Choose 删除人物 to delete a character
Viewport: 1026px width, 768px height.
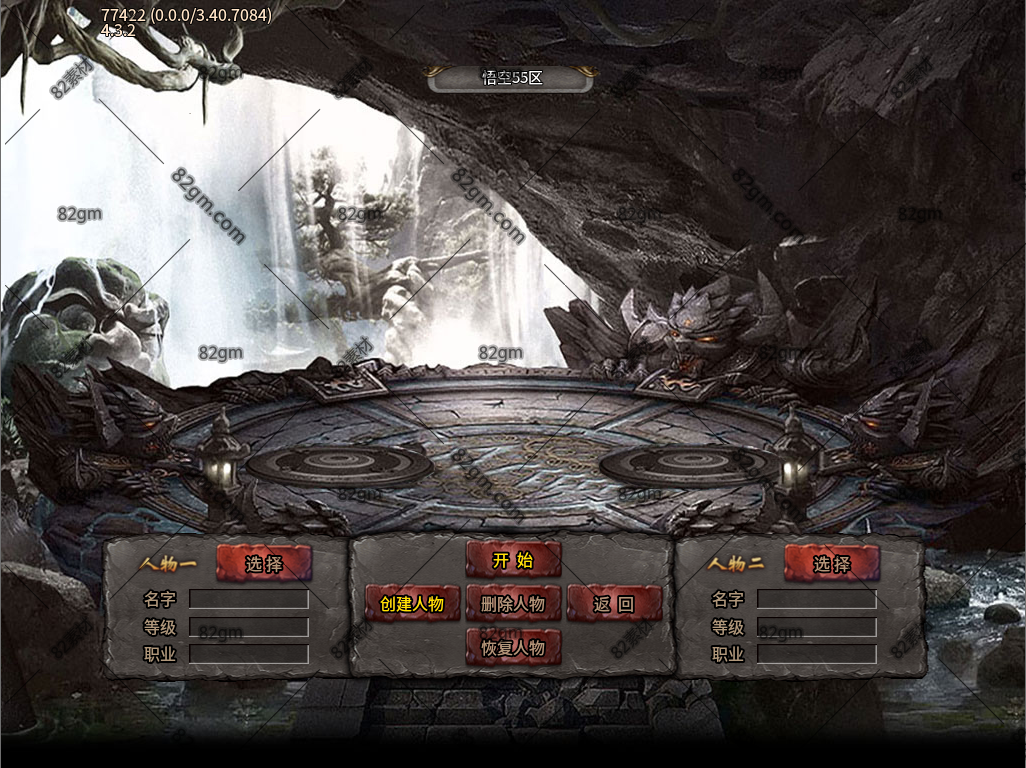(x=513, y=604)
